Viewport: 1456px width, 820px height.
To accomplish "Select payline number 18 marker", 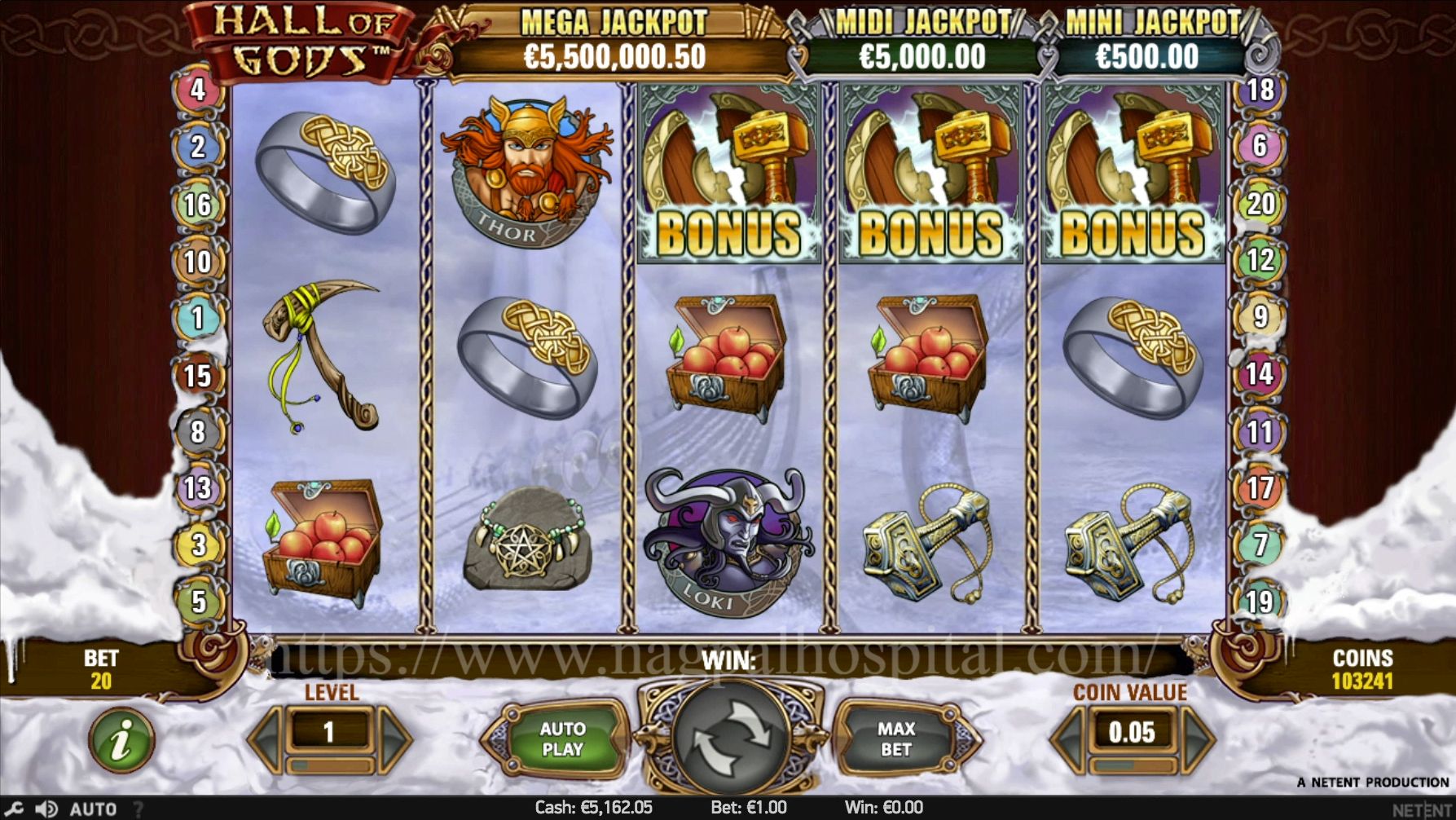I will [x=1260, y=90].
